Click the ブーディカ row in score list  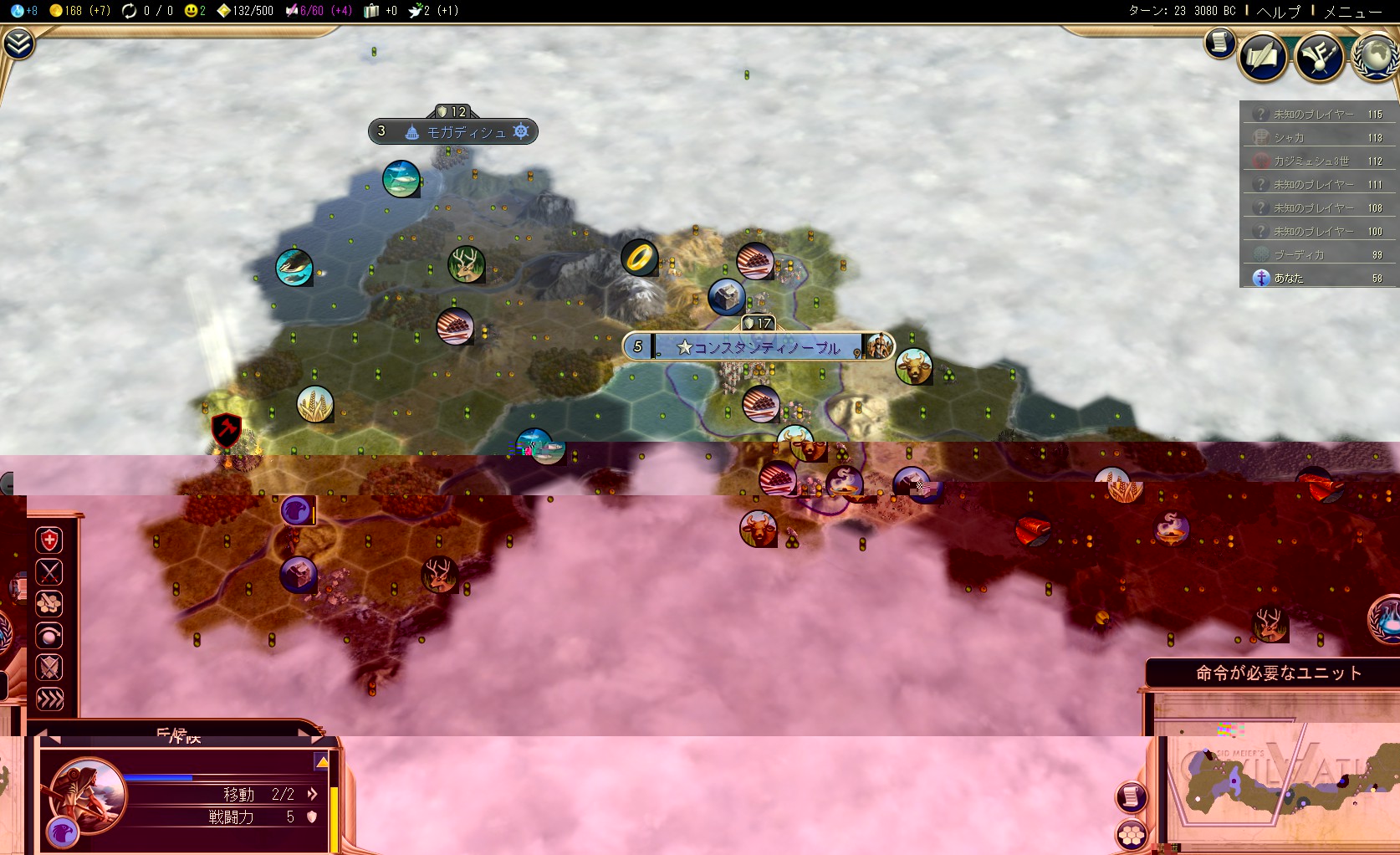point(1319,254)
